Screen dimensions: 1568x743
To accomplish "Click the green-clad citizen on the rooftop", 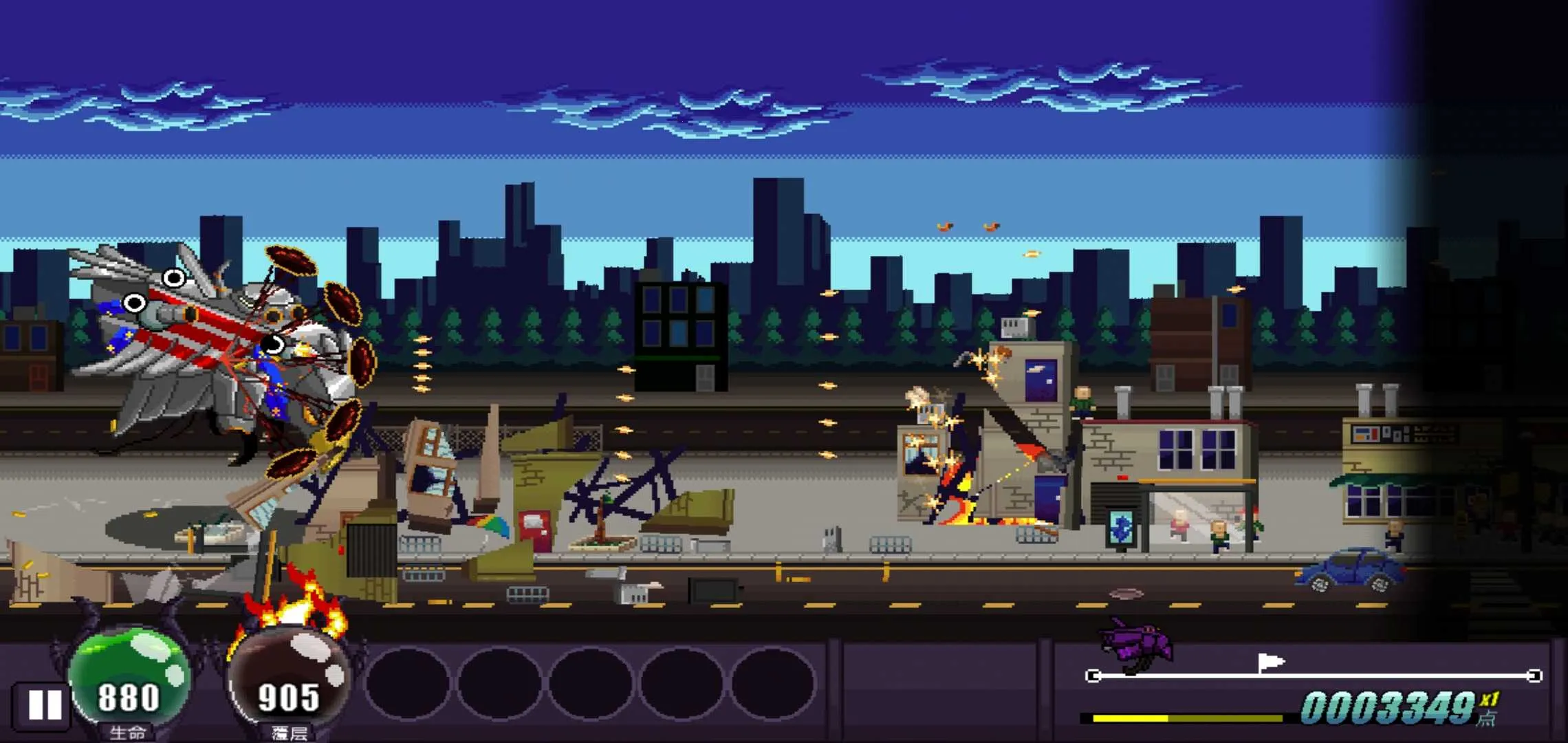I will click(x=1082, y=402).
